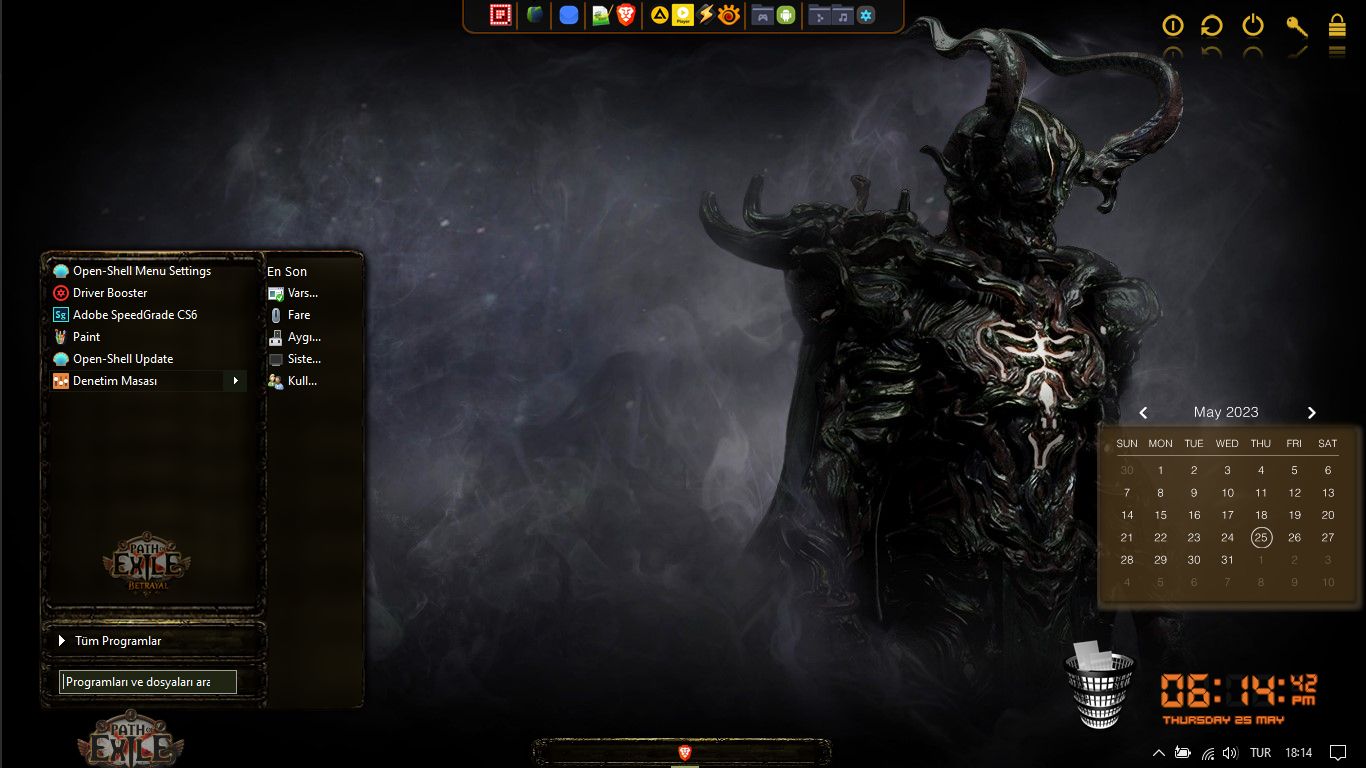The image size is (1366, 768).
Task: Click the padlock icon at top right
Action: coord(1337,26)
